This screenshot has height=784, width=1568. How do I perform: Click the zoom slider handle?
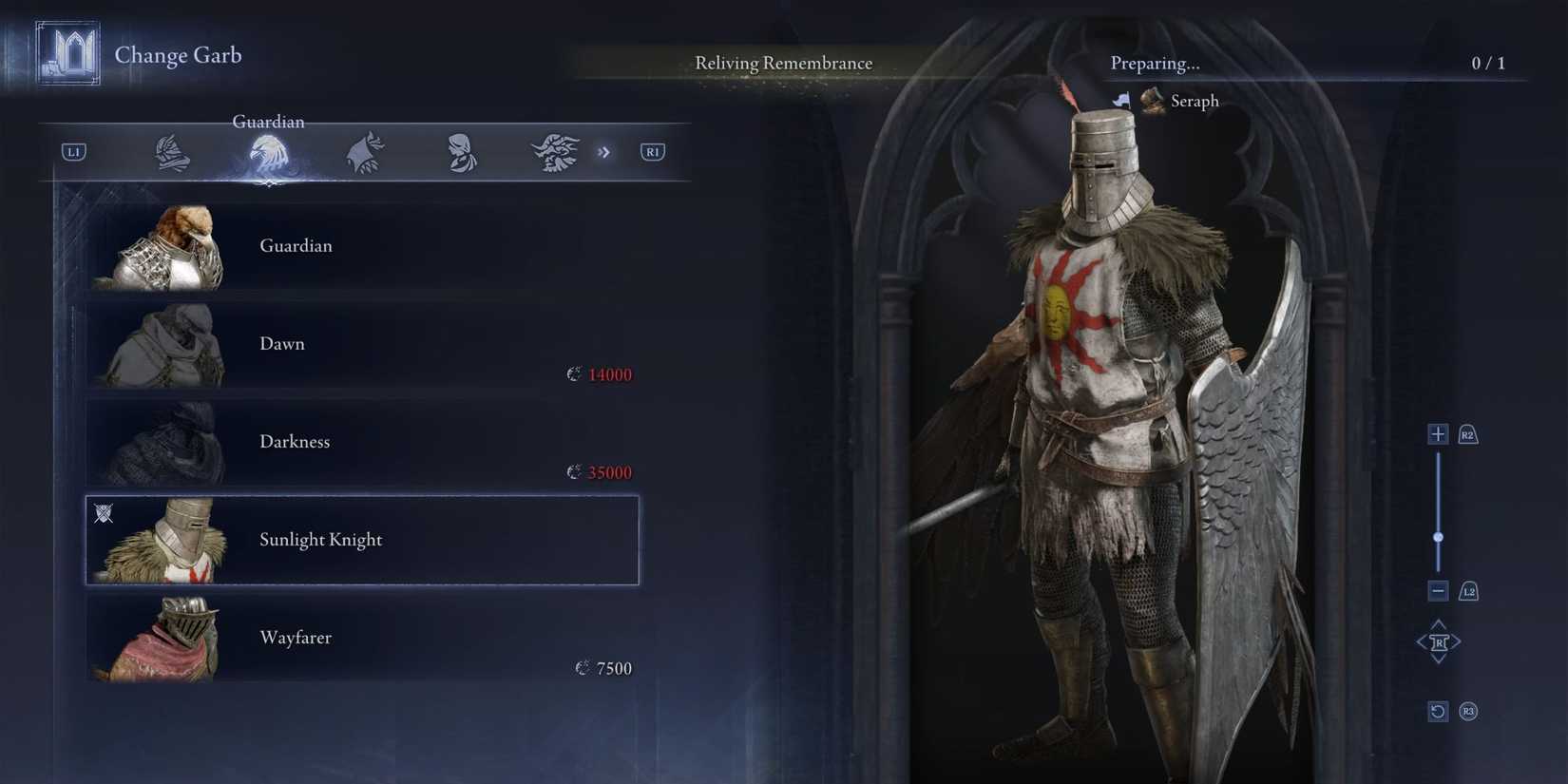point(1438,538)
